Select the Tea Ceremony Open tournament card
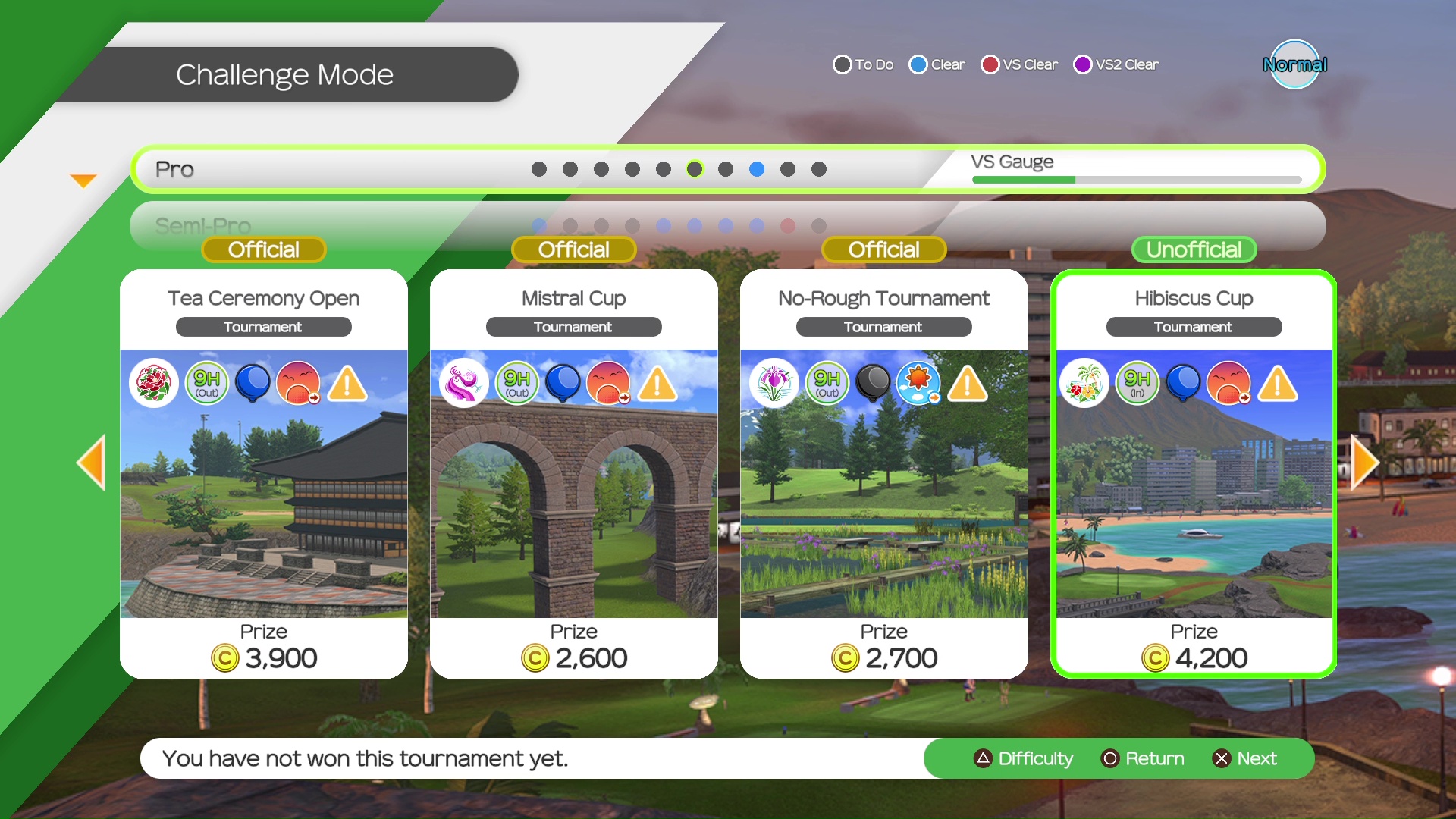This screenshot has width=1456, height=819. point(263,474)
